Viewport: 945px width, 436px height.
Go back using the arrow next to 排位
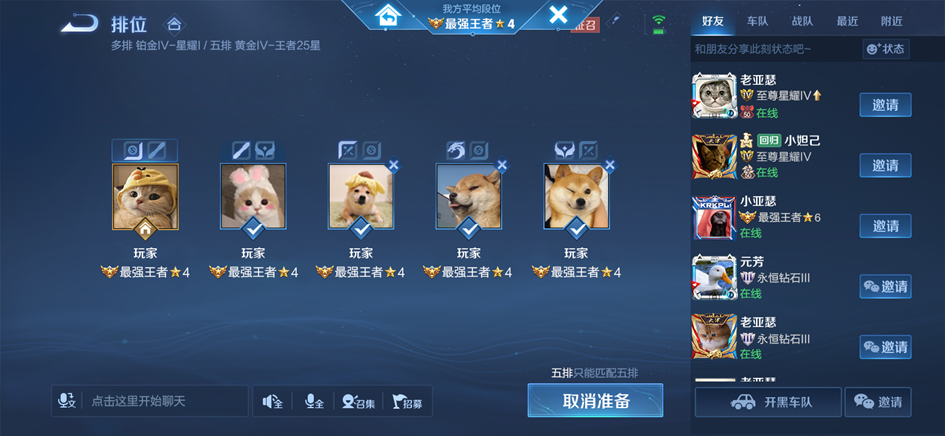click(78, 23)
